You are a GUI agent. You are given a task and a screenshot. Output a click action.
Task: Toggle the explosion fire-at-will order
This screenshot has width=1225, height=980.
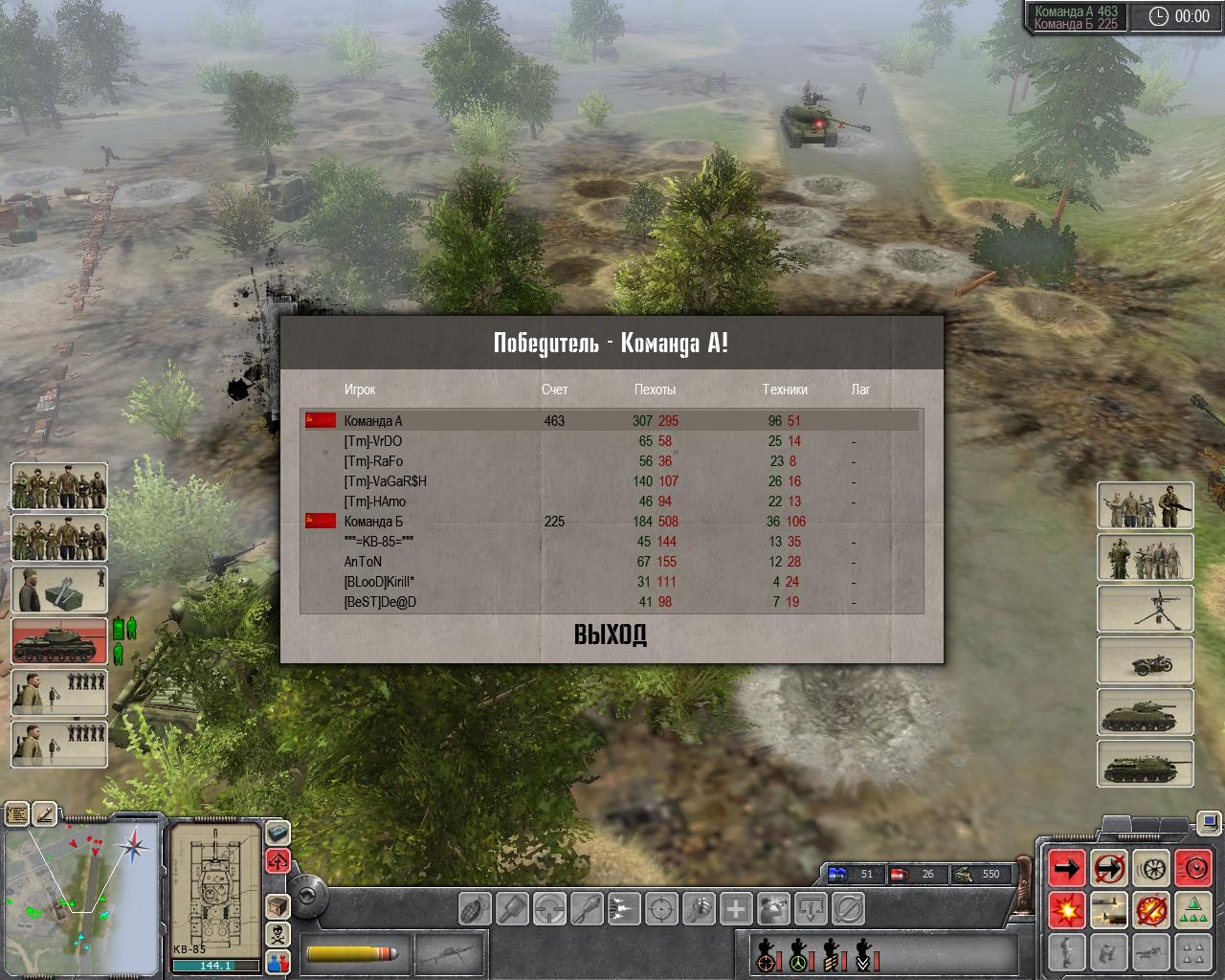[1067, 909]
